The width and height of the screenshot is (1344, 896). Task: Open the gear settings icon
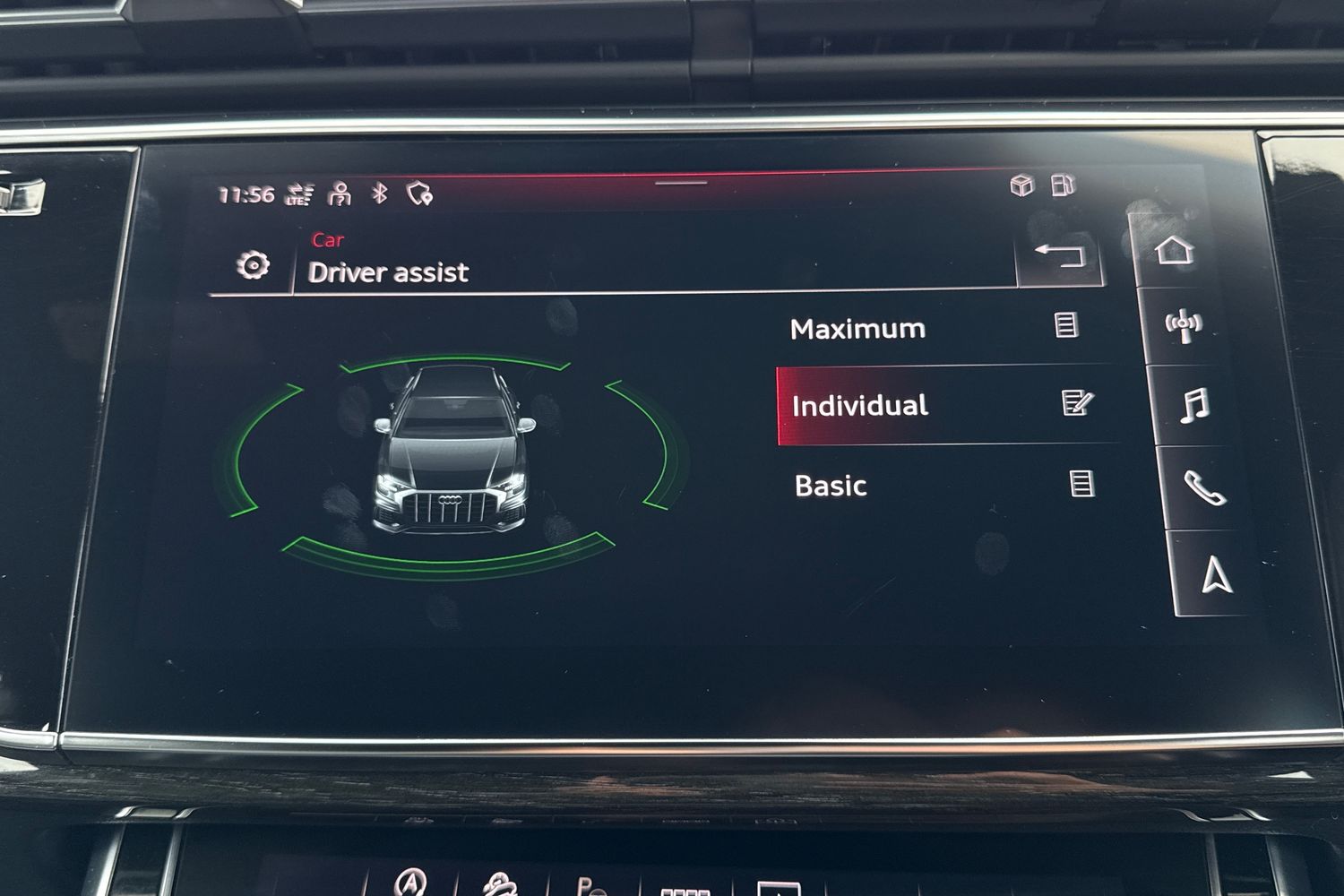253,265
